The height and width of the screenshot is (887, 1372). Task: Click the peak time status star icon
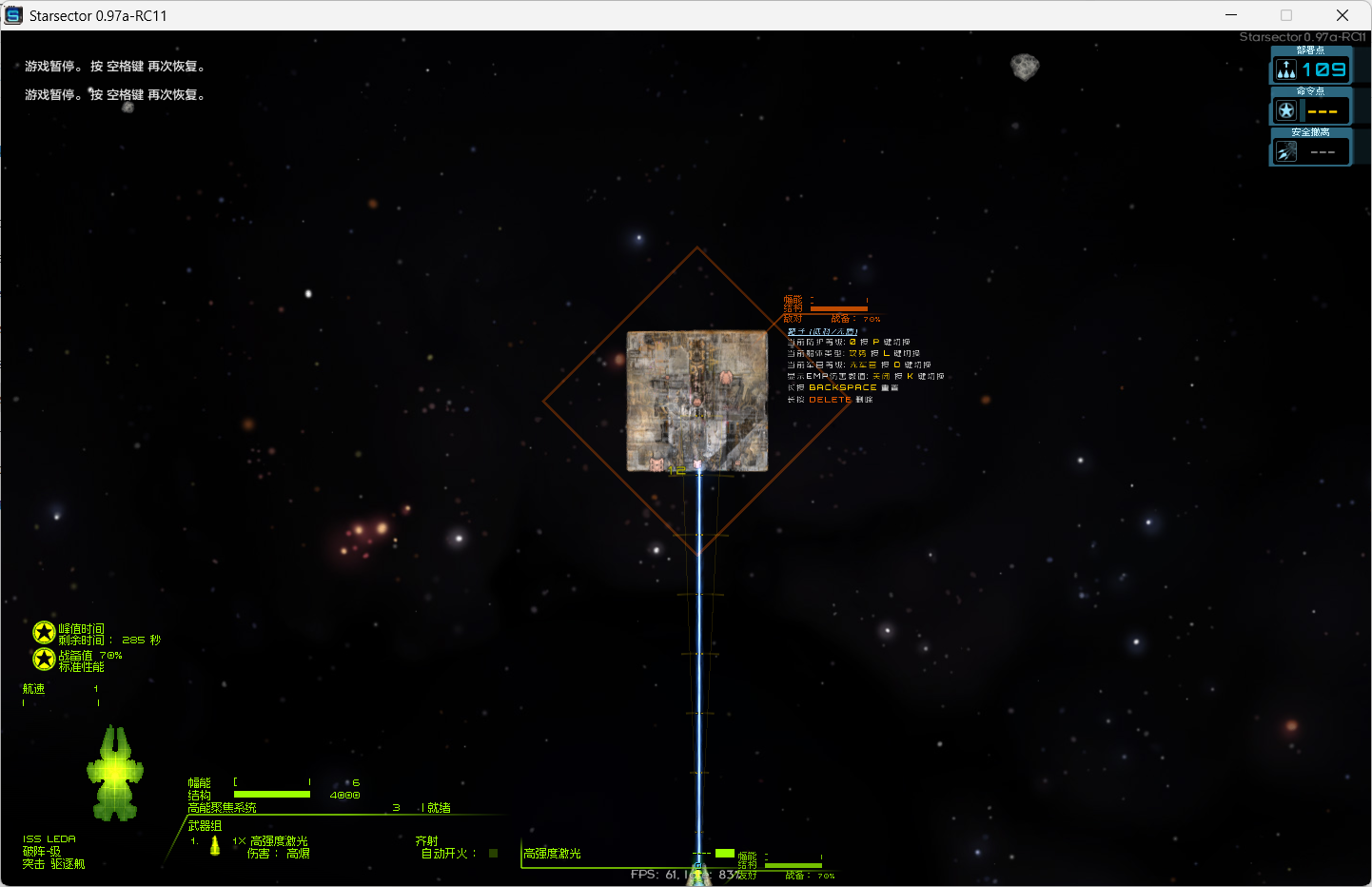(x=44, y=632)
